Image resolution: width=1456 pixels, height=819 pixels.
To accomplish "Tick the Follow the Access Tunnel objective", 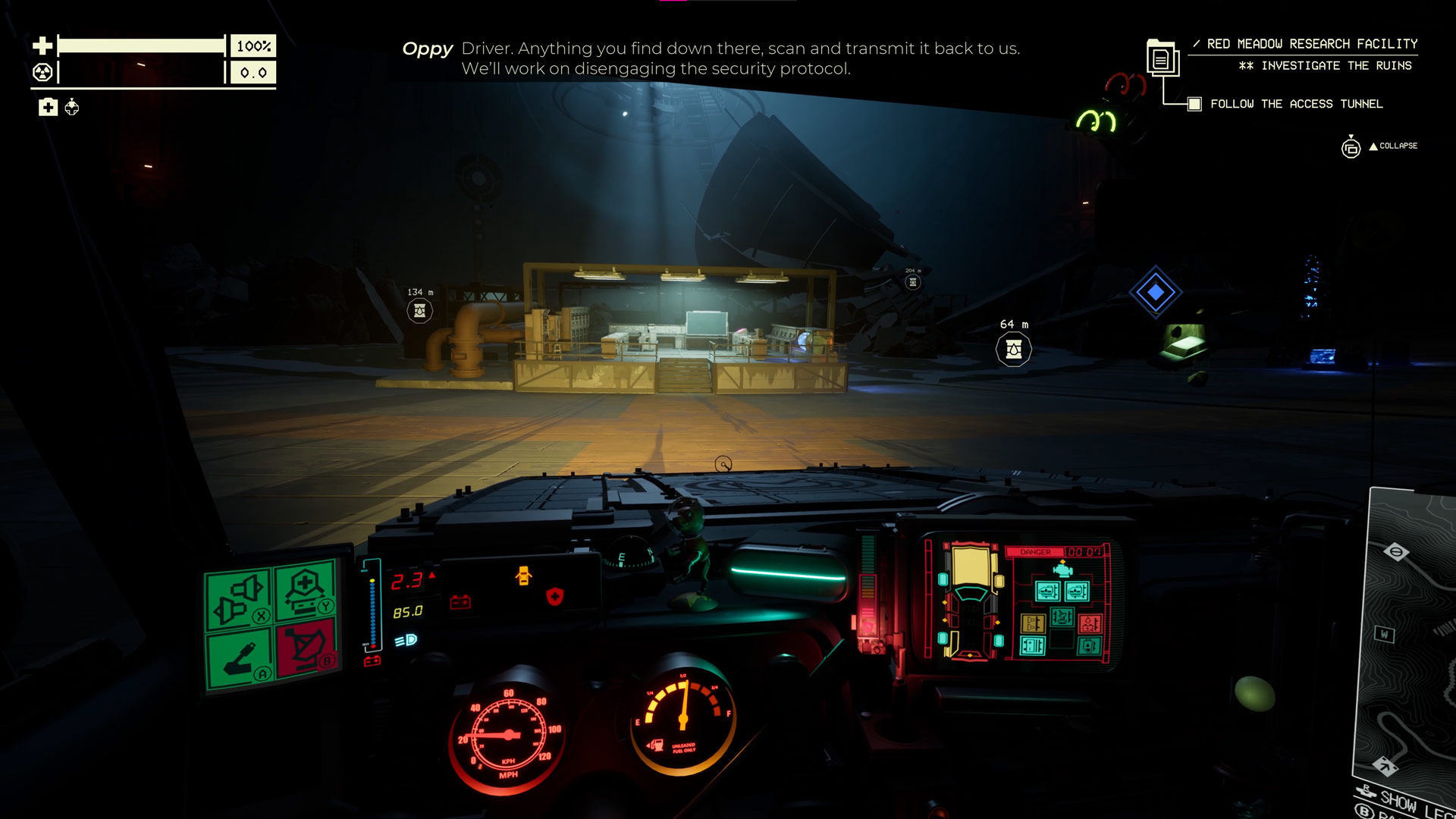I will click(x=1194, y=104).
